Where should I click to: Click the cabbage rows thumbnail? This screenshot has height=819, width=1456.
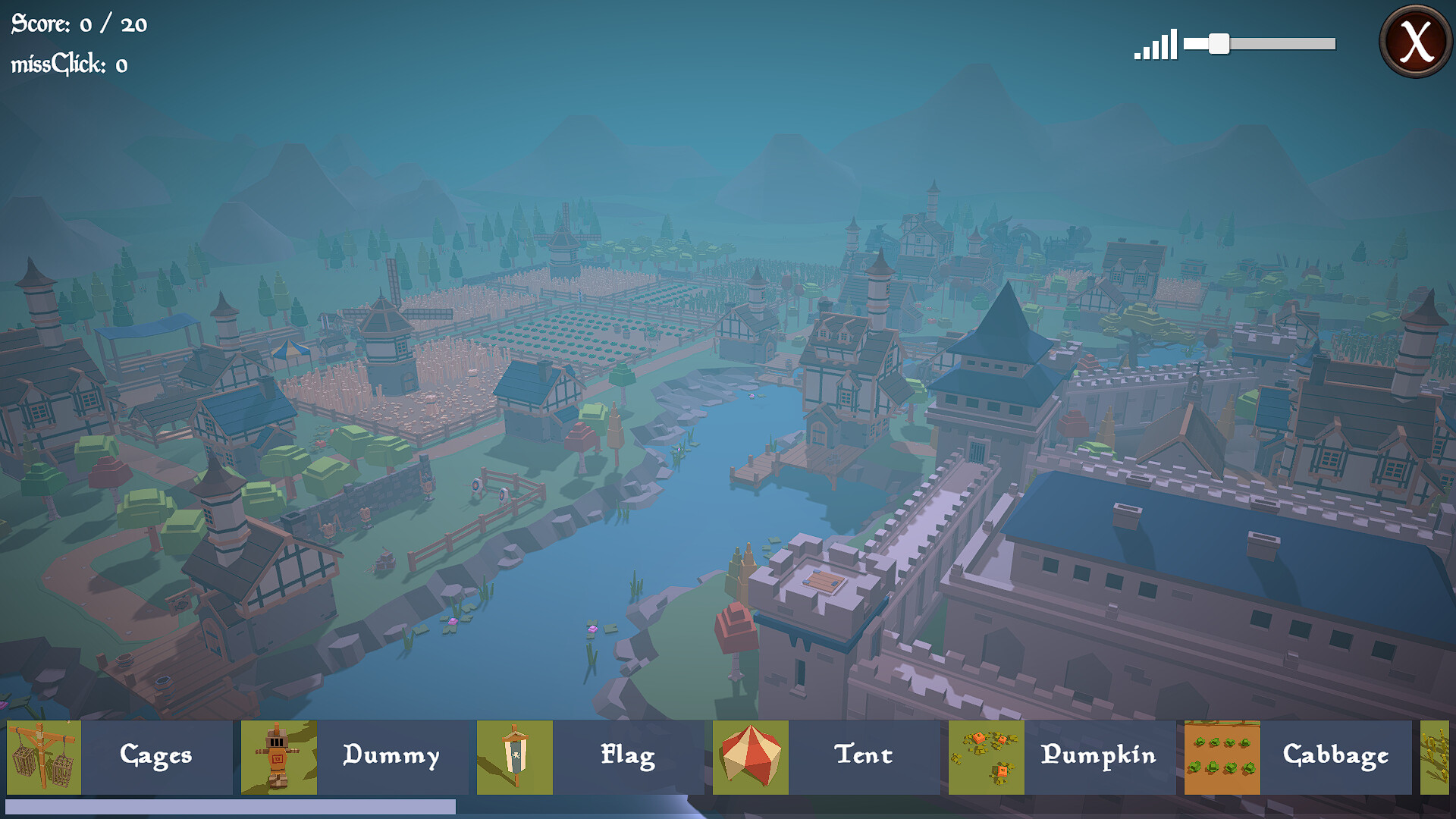point(1222,757)
